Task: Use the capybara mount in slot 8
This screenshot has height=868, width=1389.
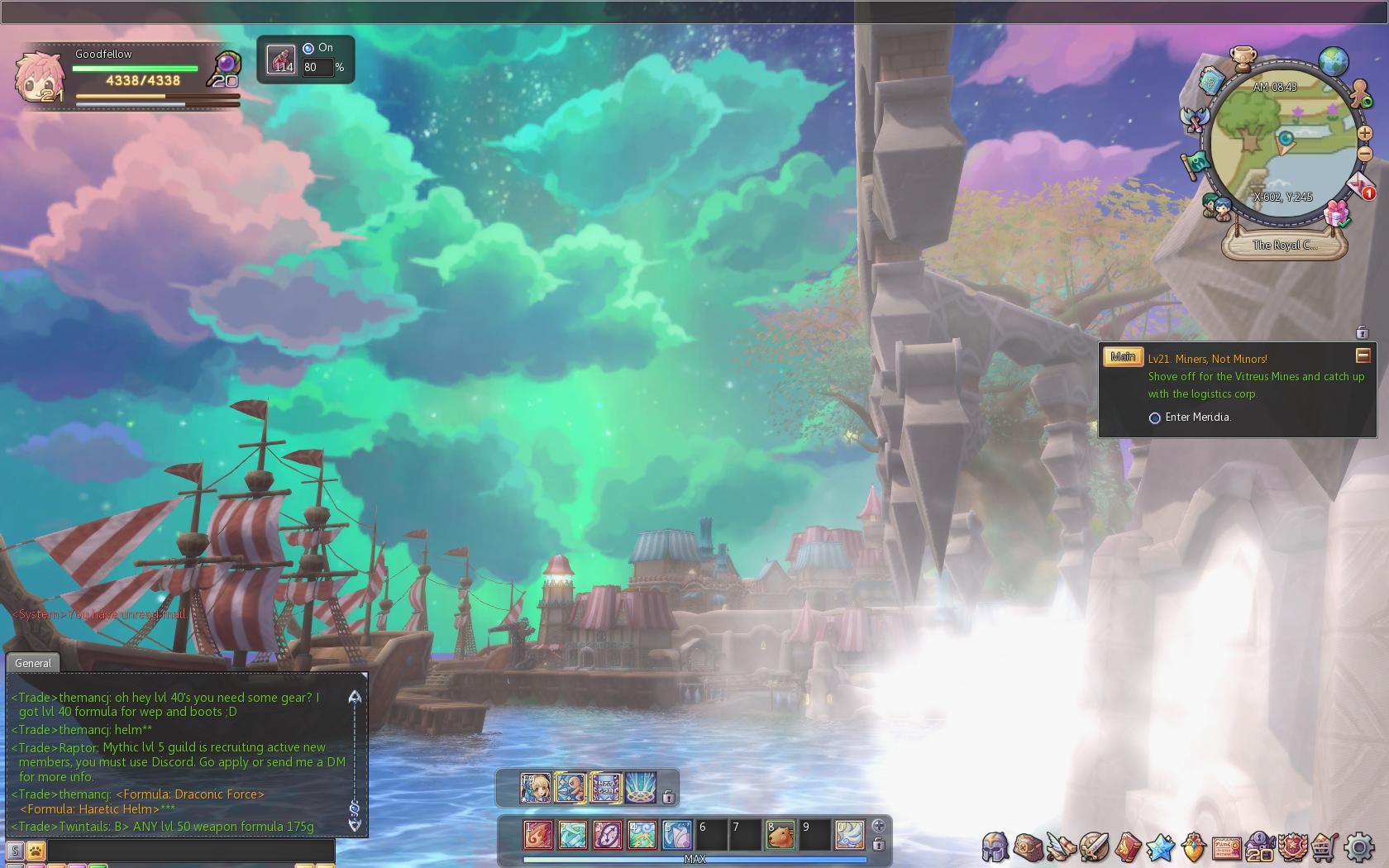Action: (x=780, y=834)
